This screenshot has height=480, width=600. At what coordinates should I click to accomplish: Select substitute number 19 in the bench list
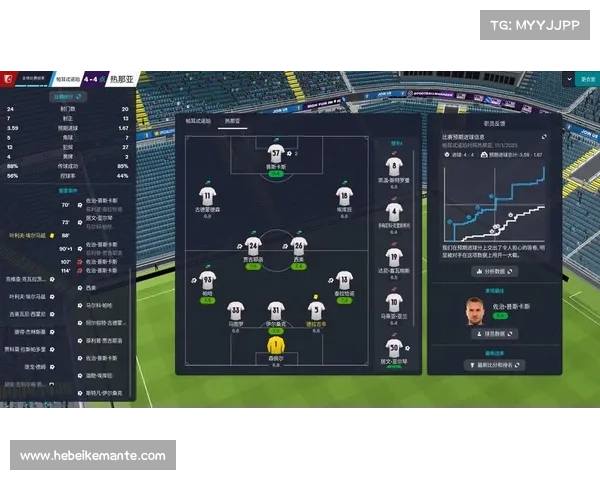coord(394,257)
